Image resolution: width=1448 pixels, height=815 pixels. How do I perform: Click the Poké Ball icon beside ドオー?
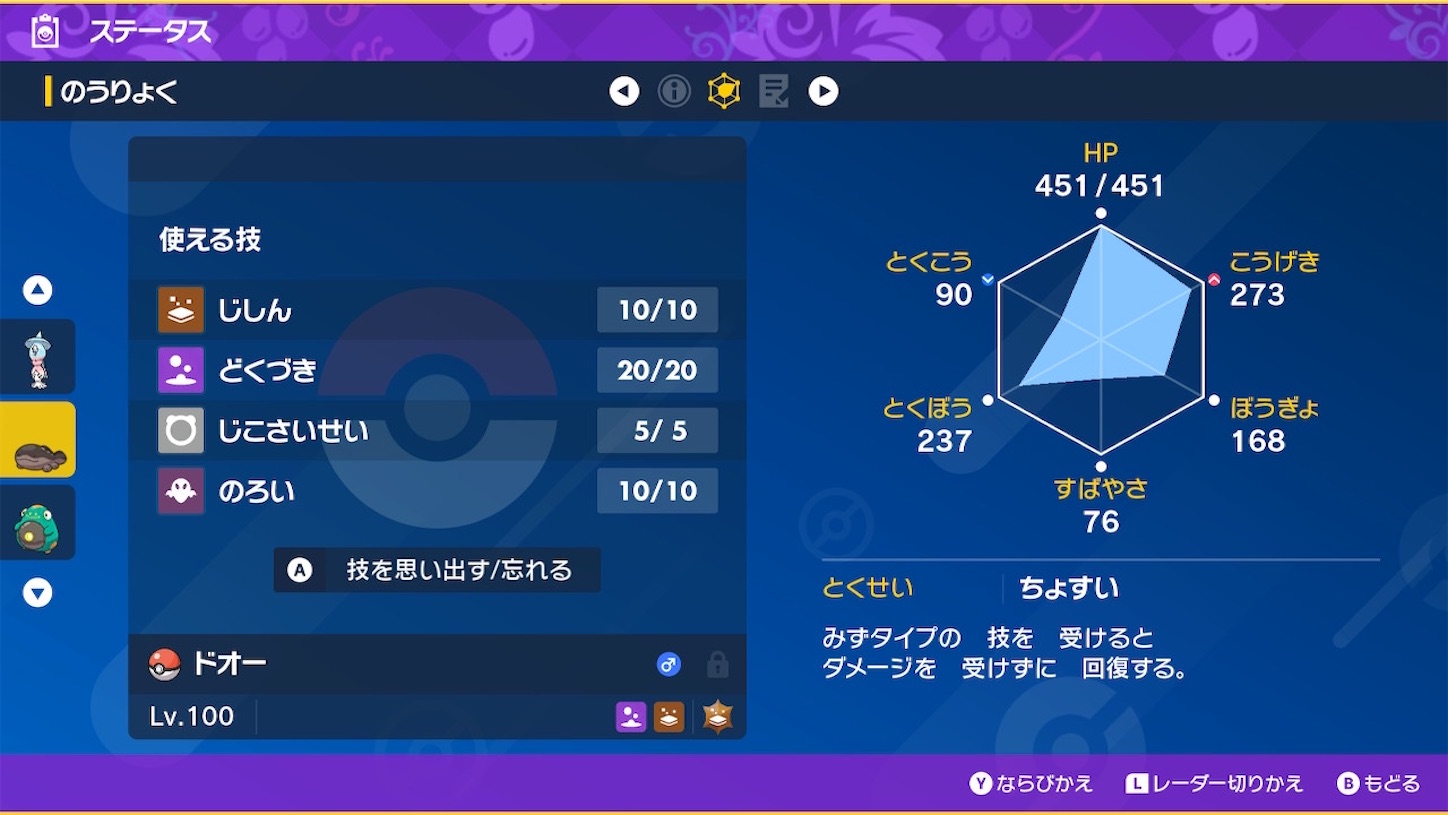(x=166, y=664)
